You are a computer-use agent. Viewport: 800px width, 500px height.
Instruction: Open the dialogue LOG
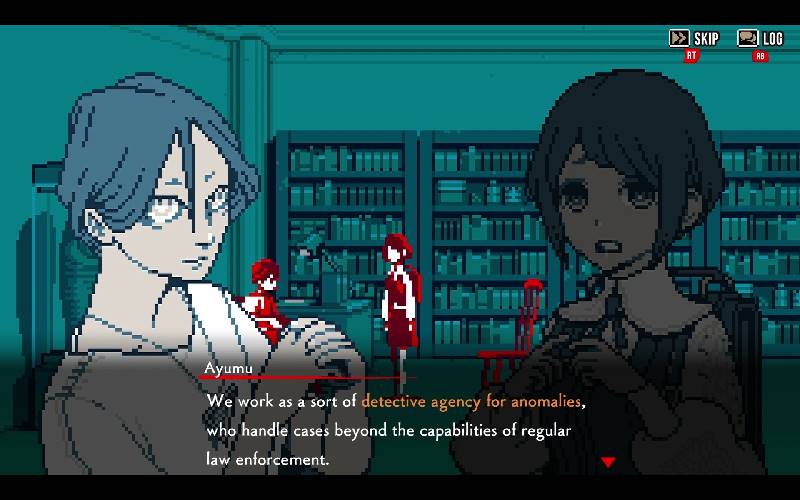[x=760, y=39]
